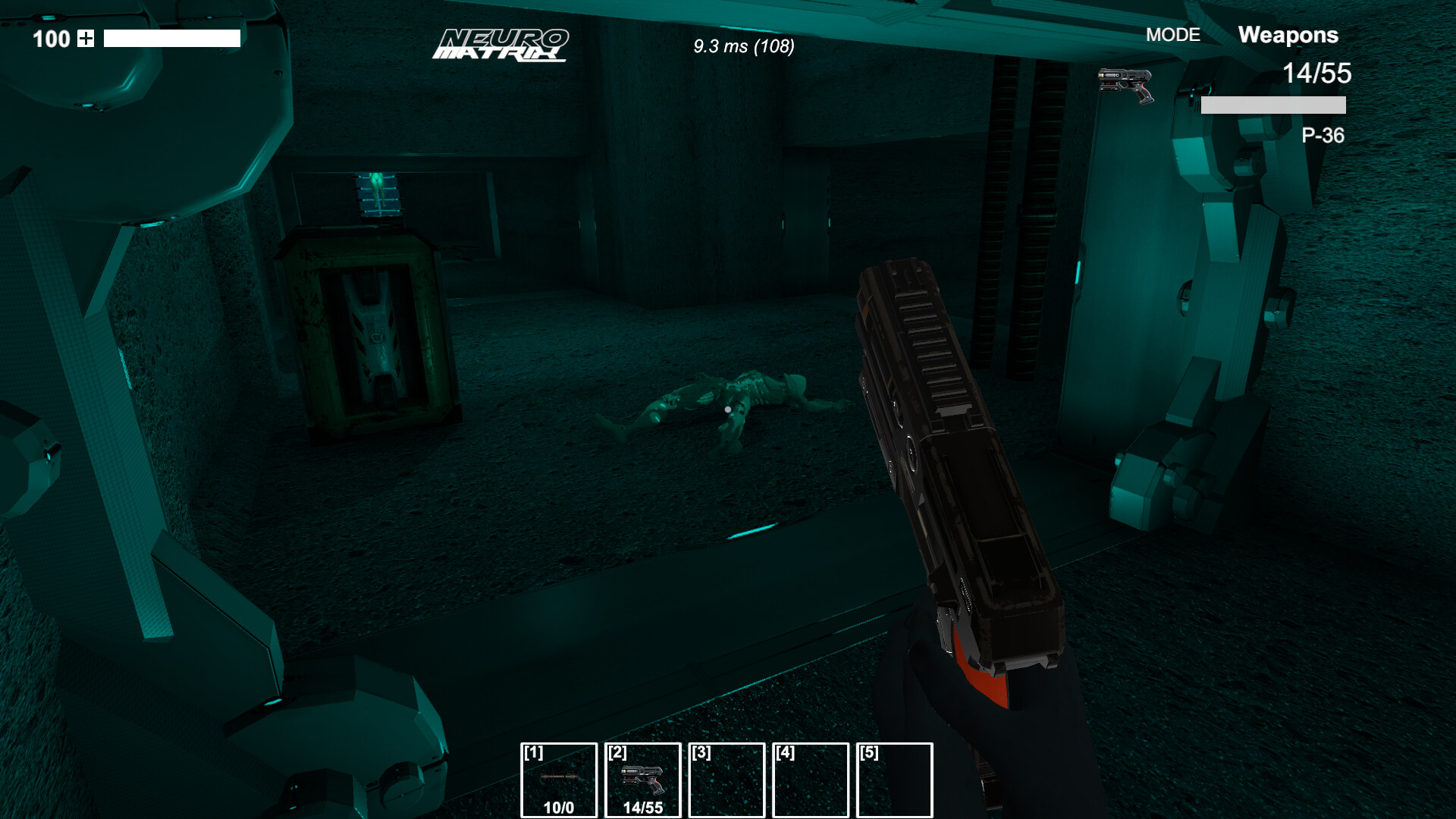
Task: Select the P-36 pistol in slot [2]
Action: (644, 777)
